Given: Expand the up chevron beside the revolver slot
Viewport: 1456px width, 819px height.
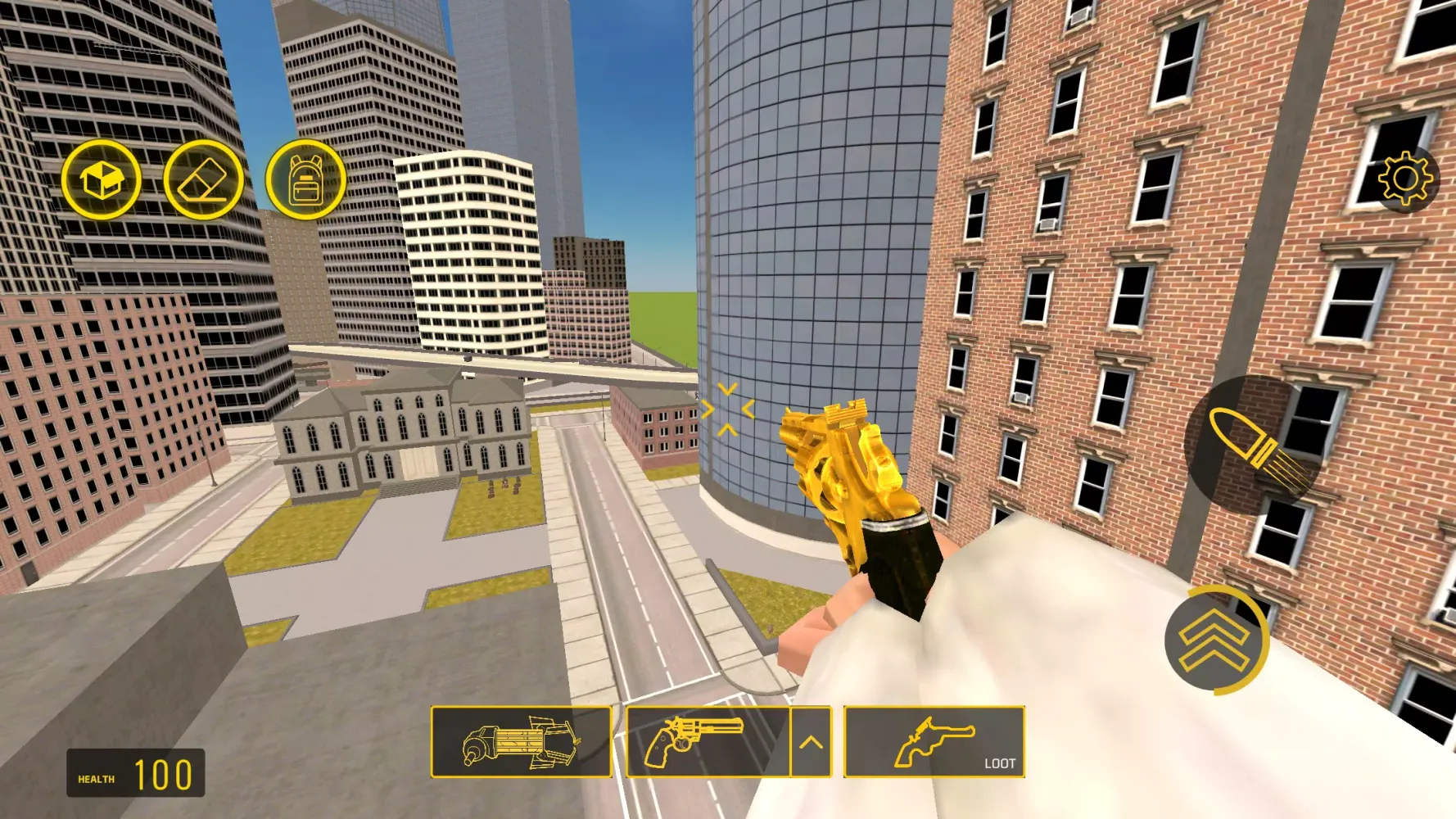Looking at the screenshot, I should pyautogui.click(x=810, y=742).
